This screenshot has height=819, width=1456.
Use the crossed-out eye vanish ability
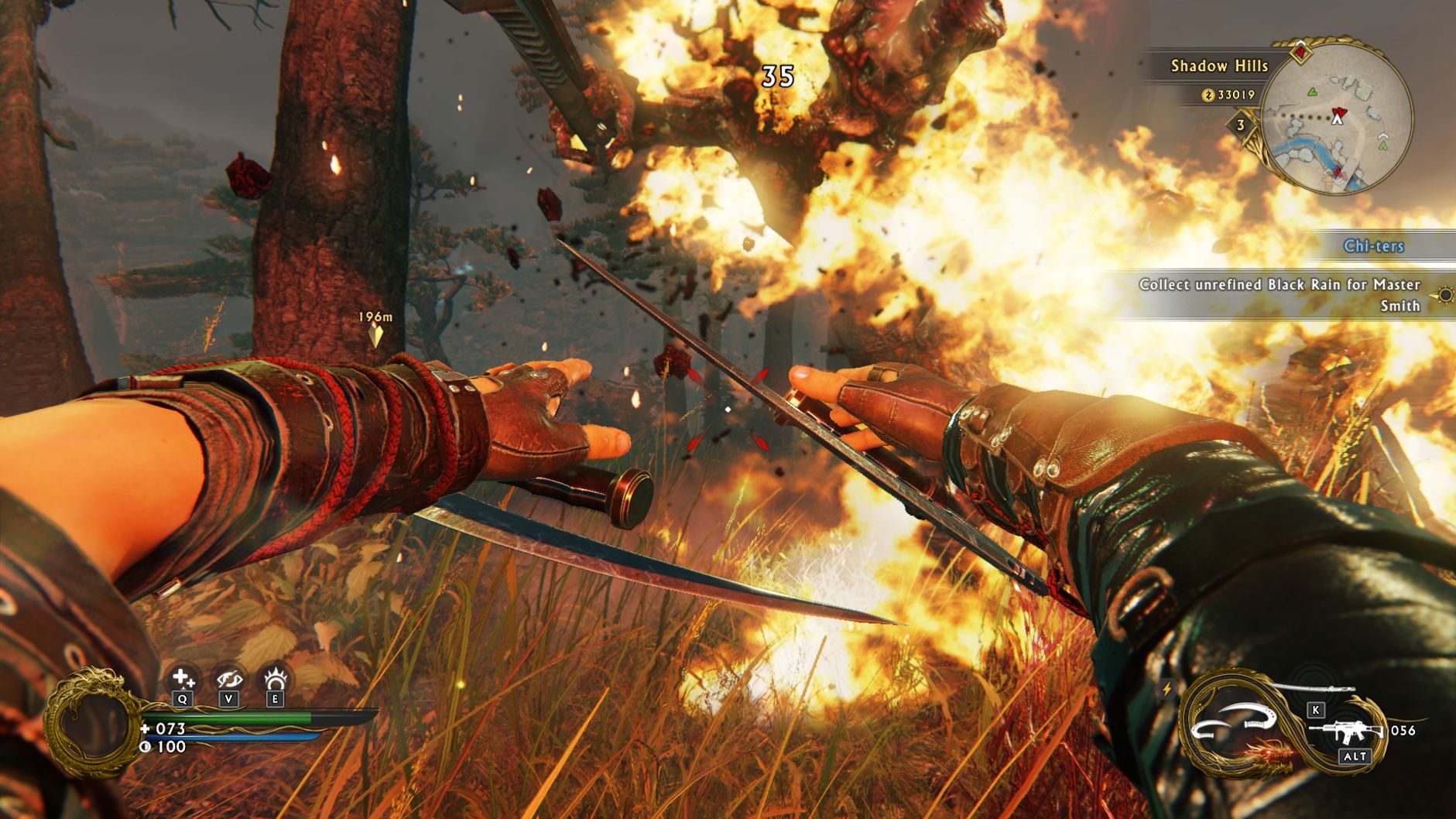point(229,680)
